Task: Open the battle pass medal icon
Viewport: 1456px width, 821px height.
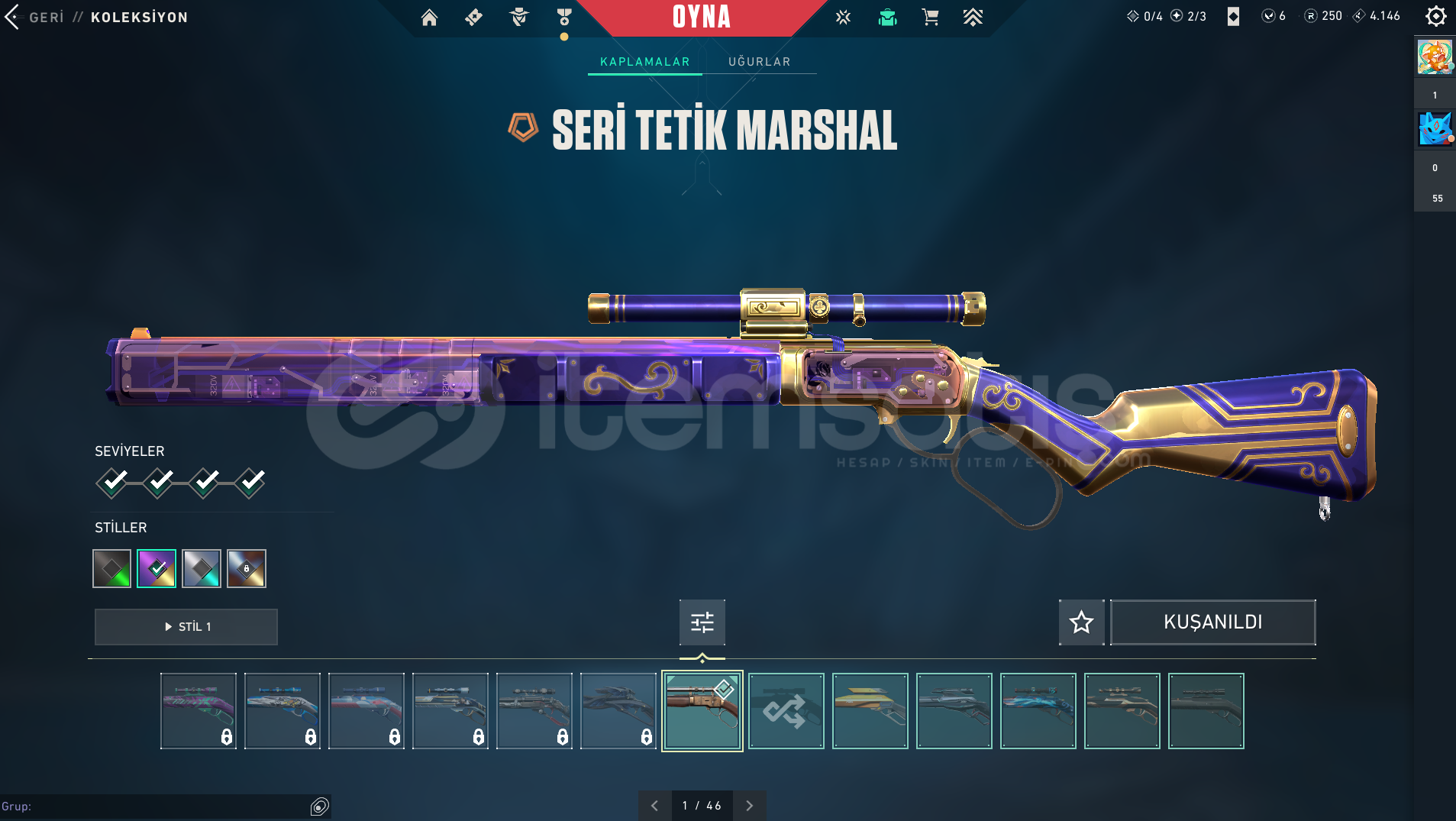Action: pos(564,18)
